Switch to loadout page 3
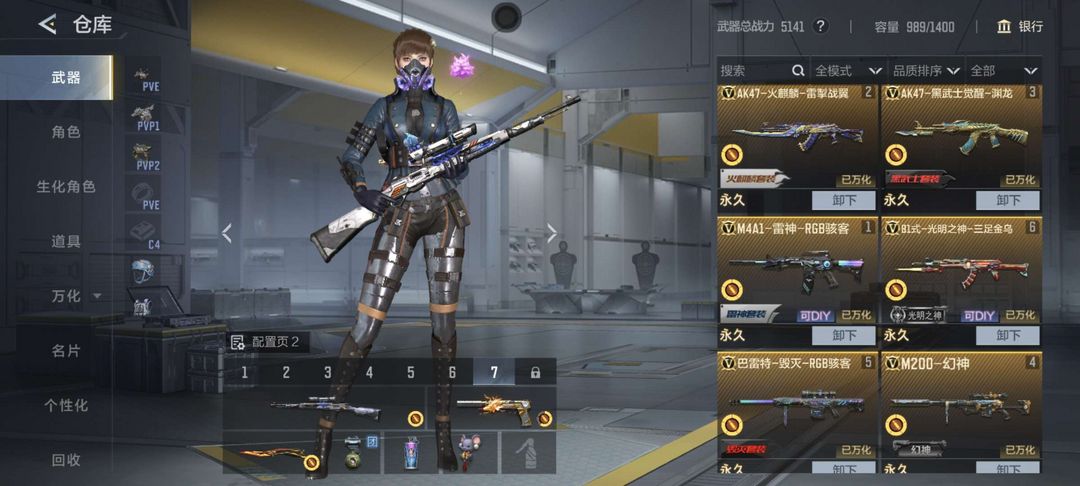This screenshot has height=486, width=1080. [x=327, y=372]
